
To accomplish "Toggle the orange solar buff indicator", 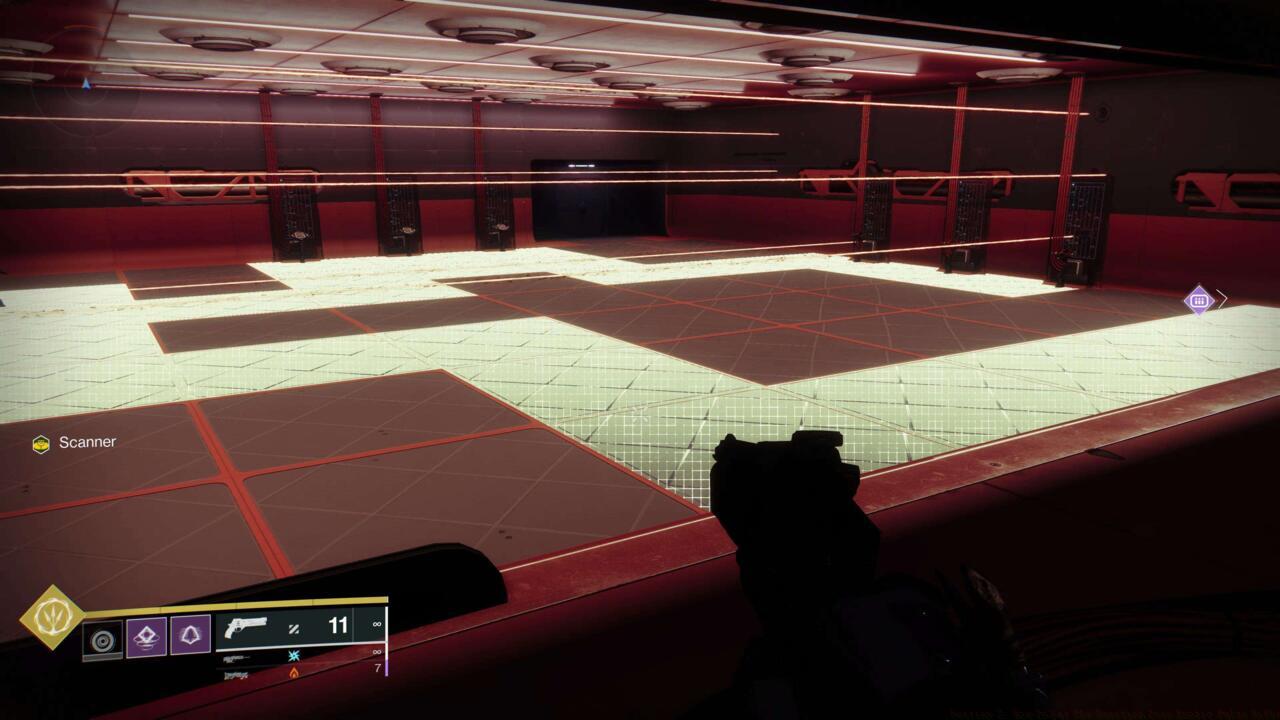I will coord(293,674).
